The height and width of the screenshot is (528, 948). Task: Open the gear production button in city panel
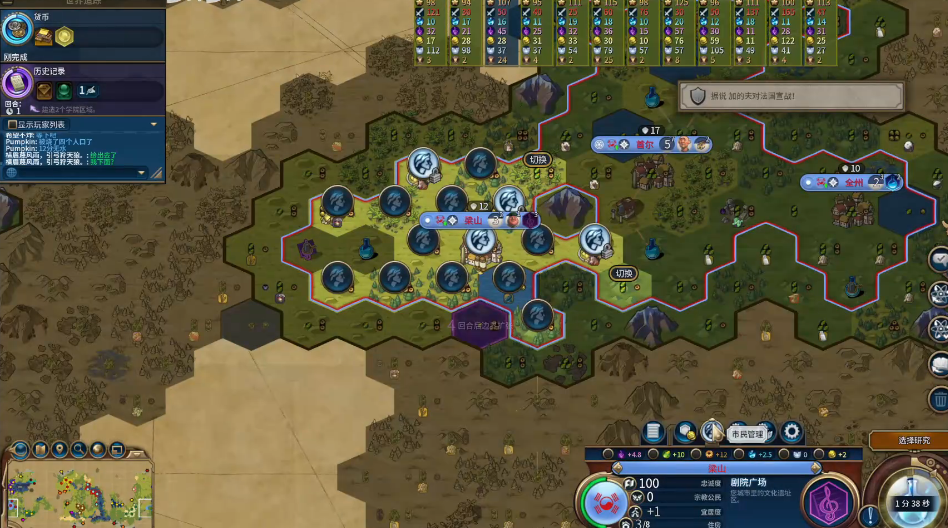coord(791,432)
